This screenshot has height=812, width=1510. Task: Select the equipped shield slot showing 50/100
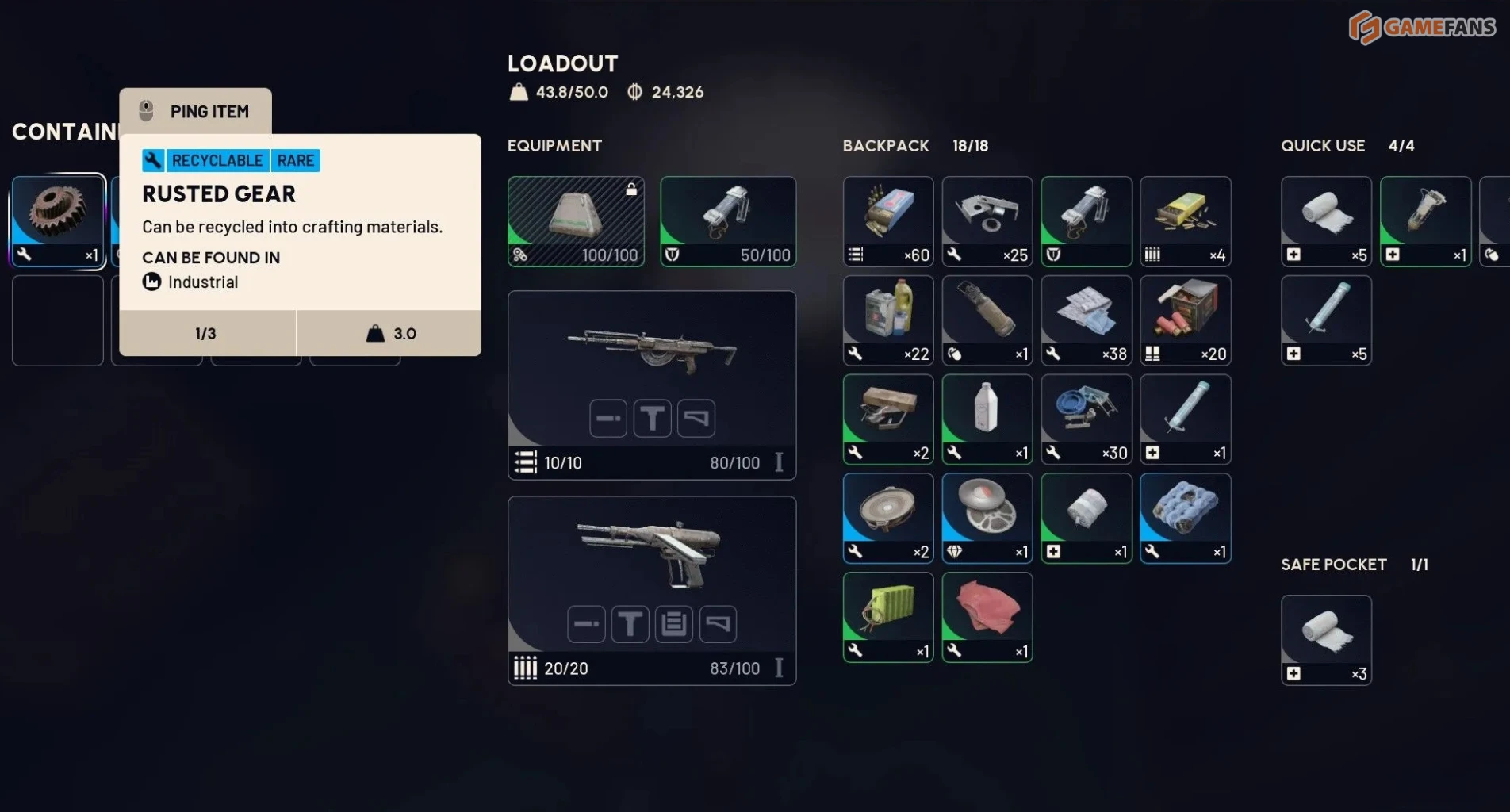[x=728, y=221]
